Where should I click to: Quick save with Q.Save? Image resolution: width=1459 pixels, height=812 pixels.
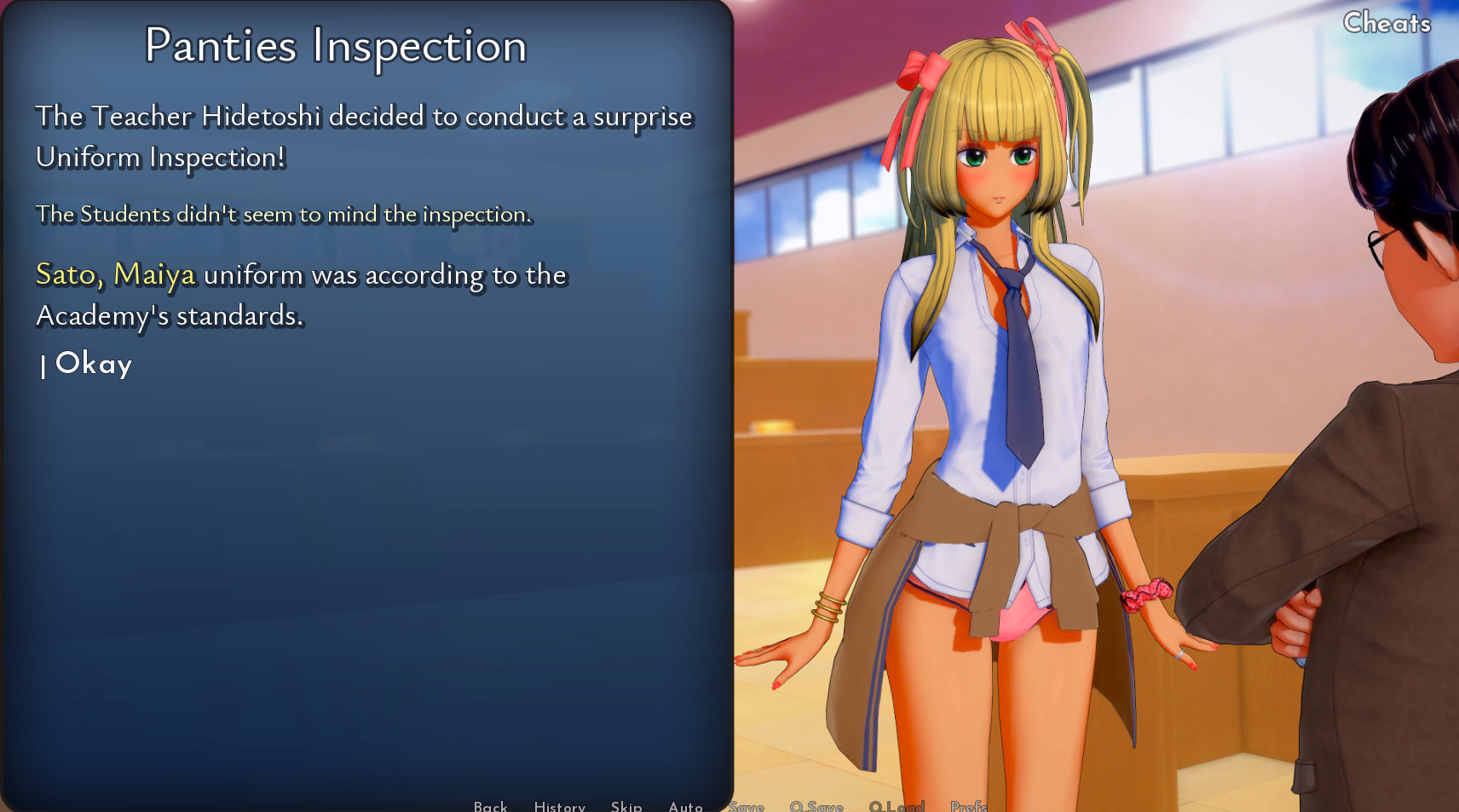coord(816,806)
